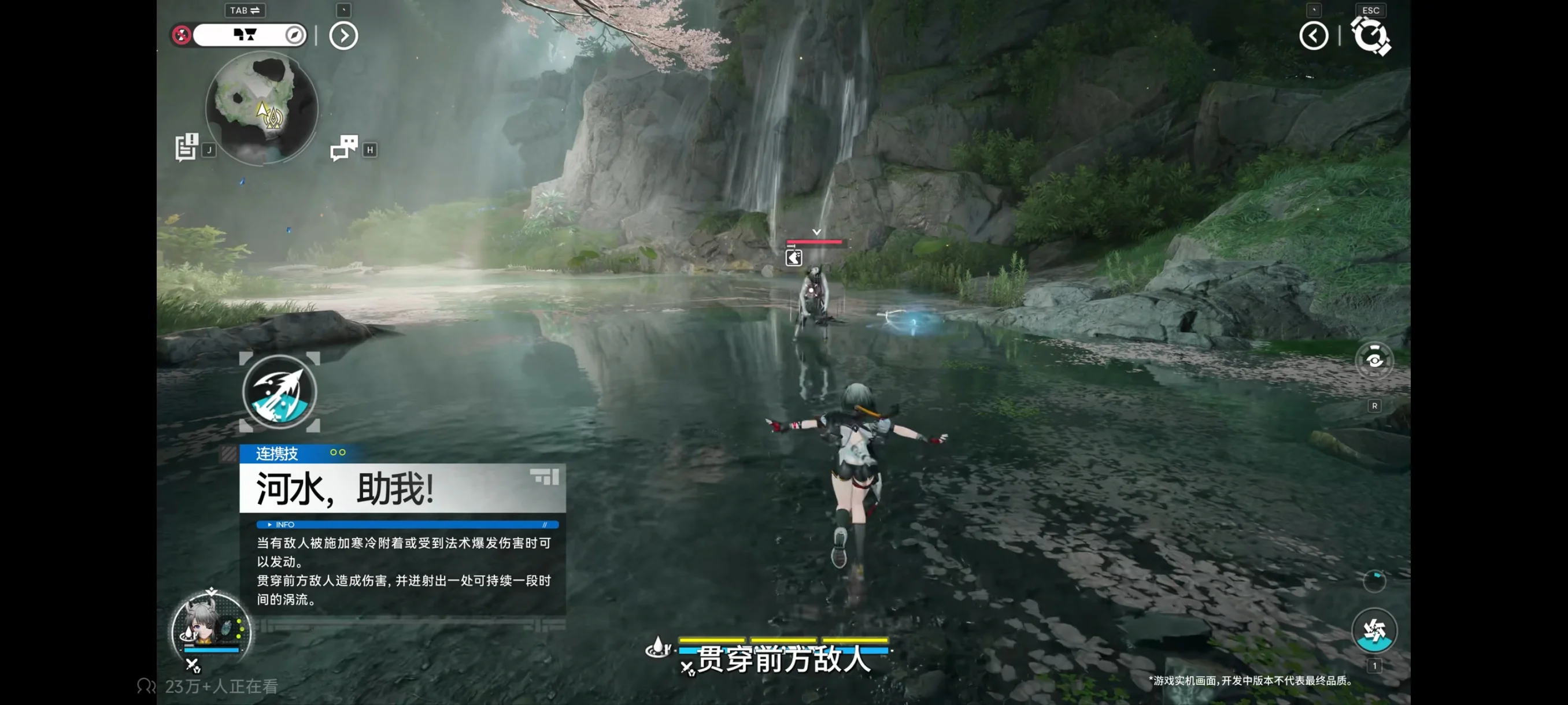
Task: Select the grey-haired character portrait
Action: (x=210, y=628)
